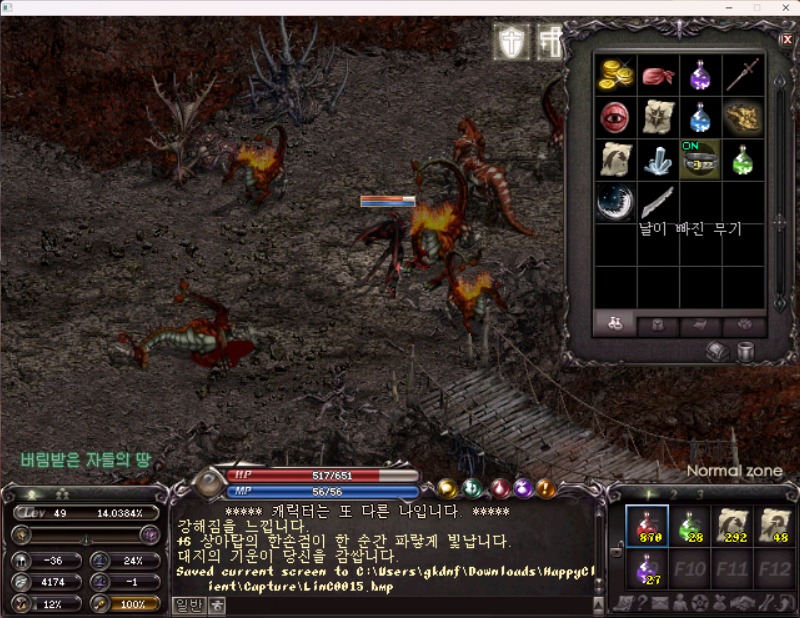Select the crystal shard item

658,160
